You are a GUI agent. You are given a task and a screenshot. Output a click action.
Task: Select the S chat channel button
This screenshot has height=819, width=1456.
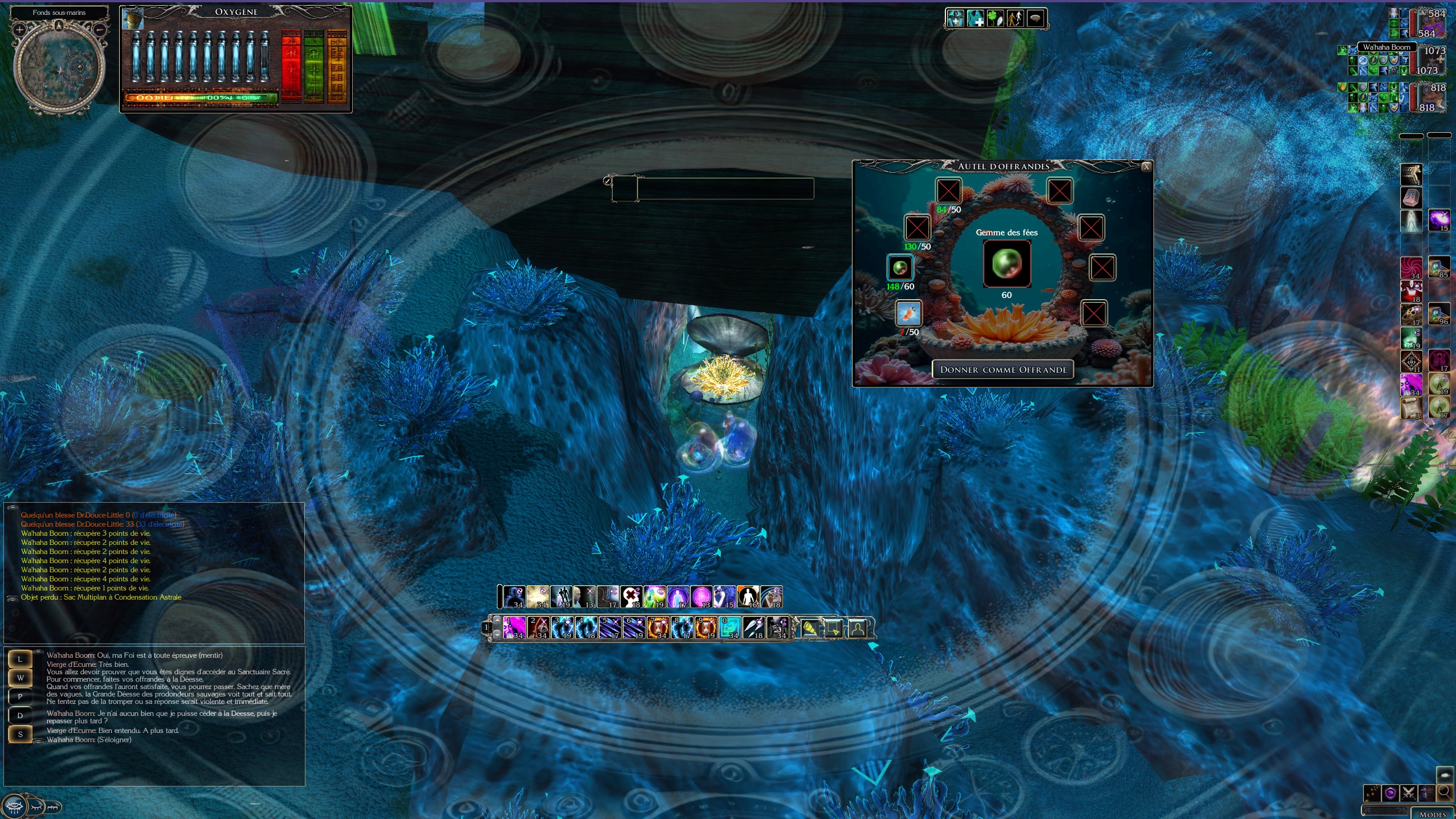(x=20, y=734)
